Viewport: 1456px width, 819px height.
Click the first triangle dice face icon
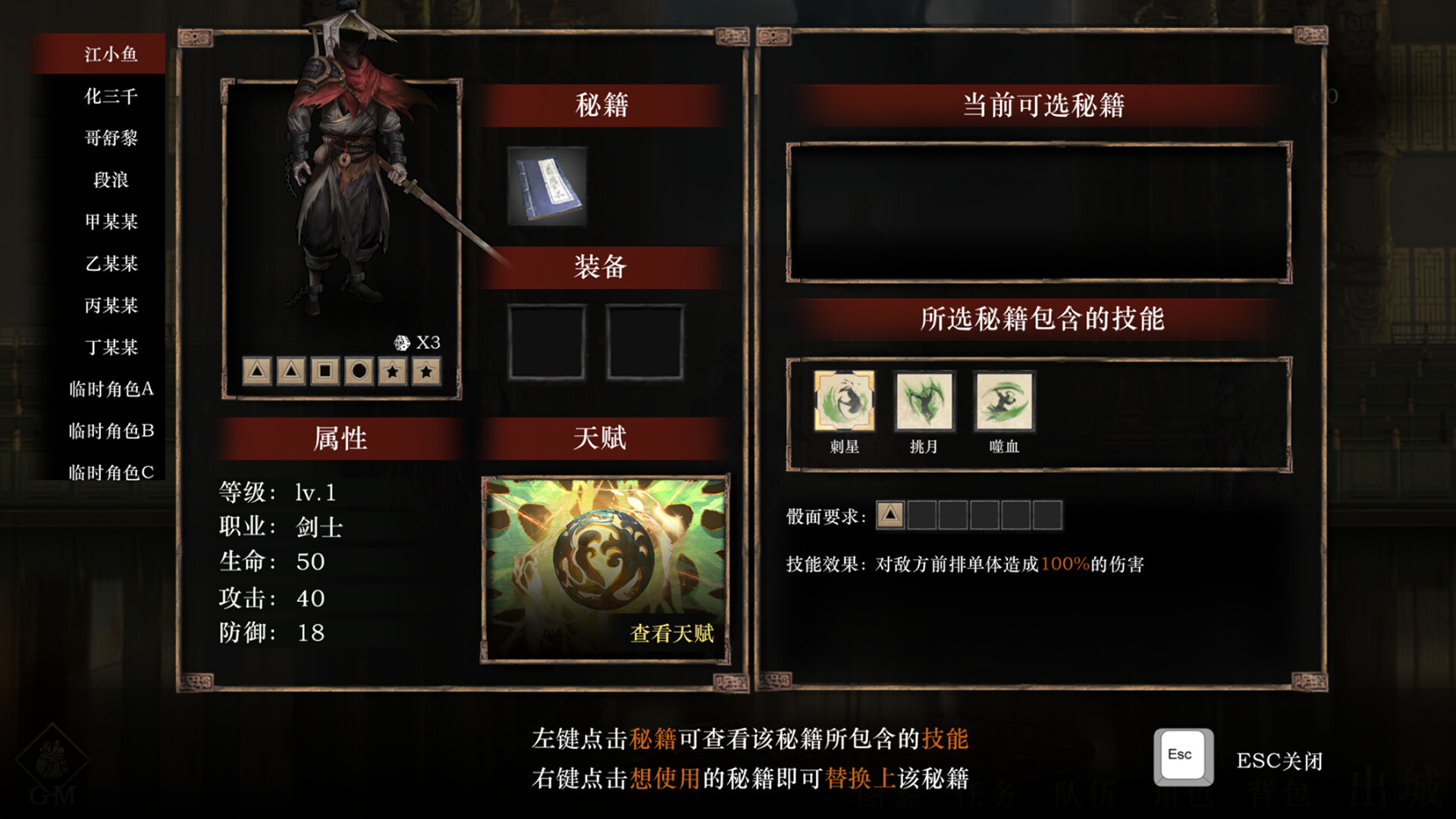click(258, 371)
